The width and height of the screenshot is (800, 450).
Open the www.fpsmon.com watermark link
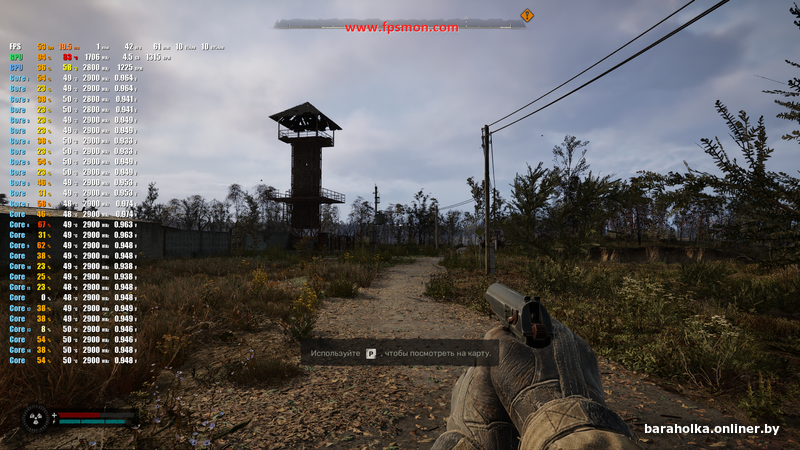point(402,28)
